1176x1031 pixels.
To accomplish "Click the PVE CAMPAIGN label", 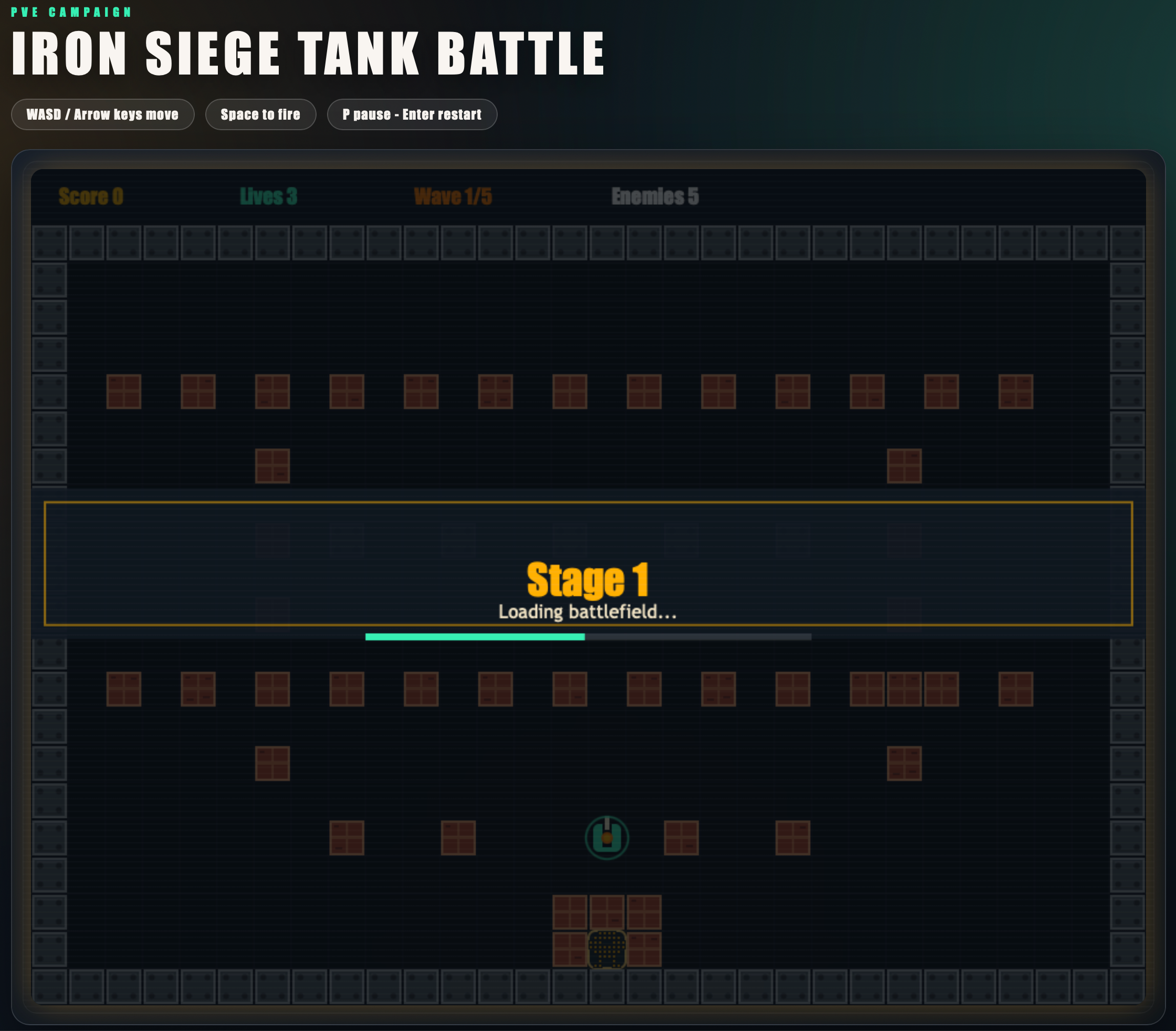I will point(70,11).
